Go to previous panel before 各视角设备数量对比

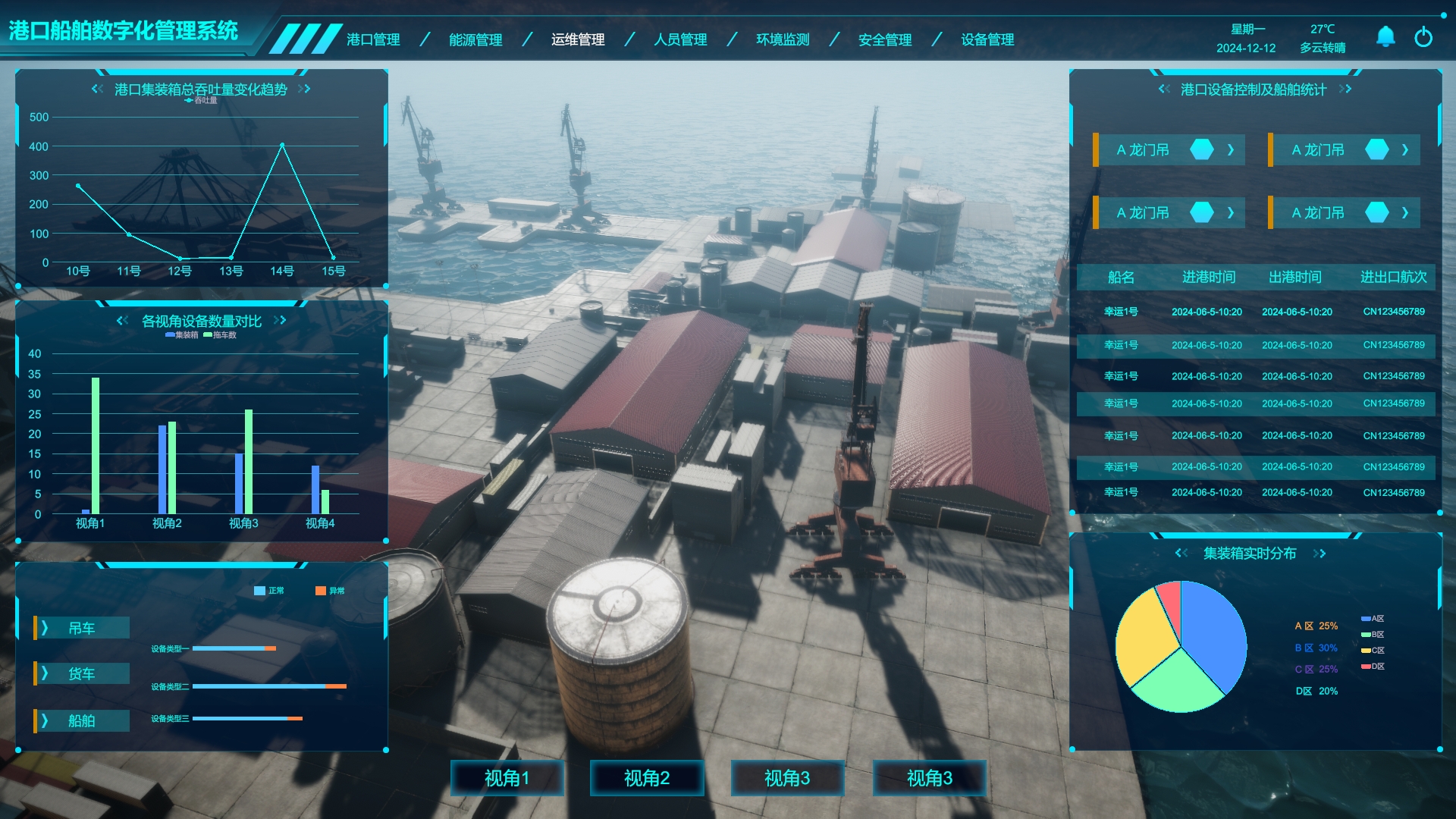[x=122, y=321]
